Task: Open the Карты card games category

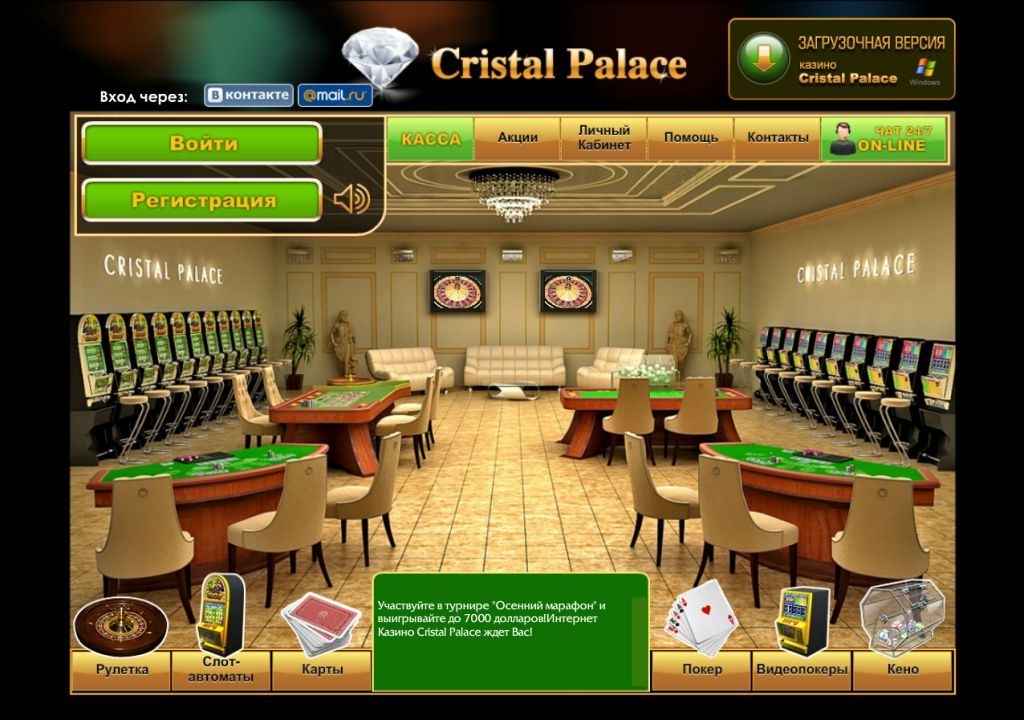Action: [321, 669]
